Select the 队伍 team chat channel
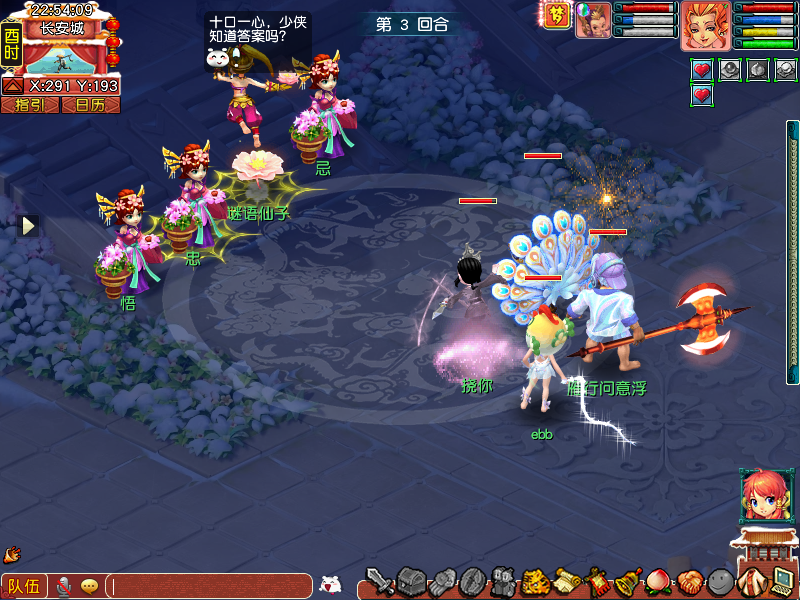This screenshot has width=800, height=600. pyautogui.click(x=24, y=586)
